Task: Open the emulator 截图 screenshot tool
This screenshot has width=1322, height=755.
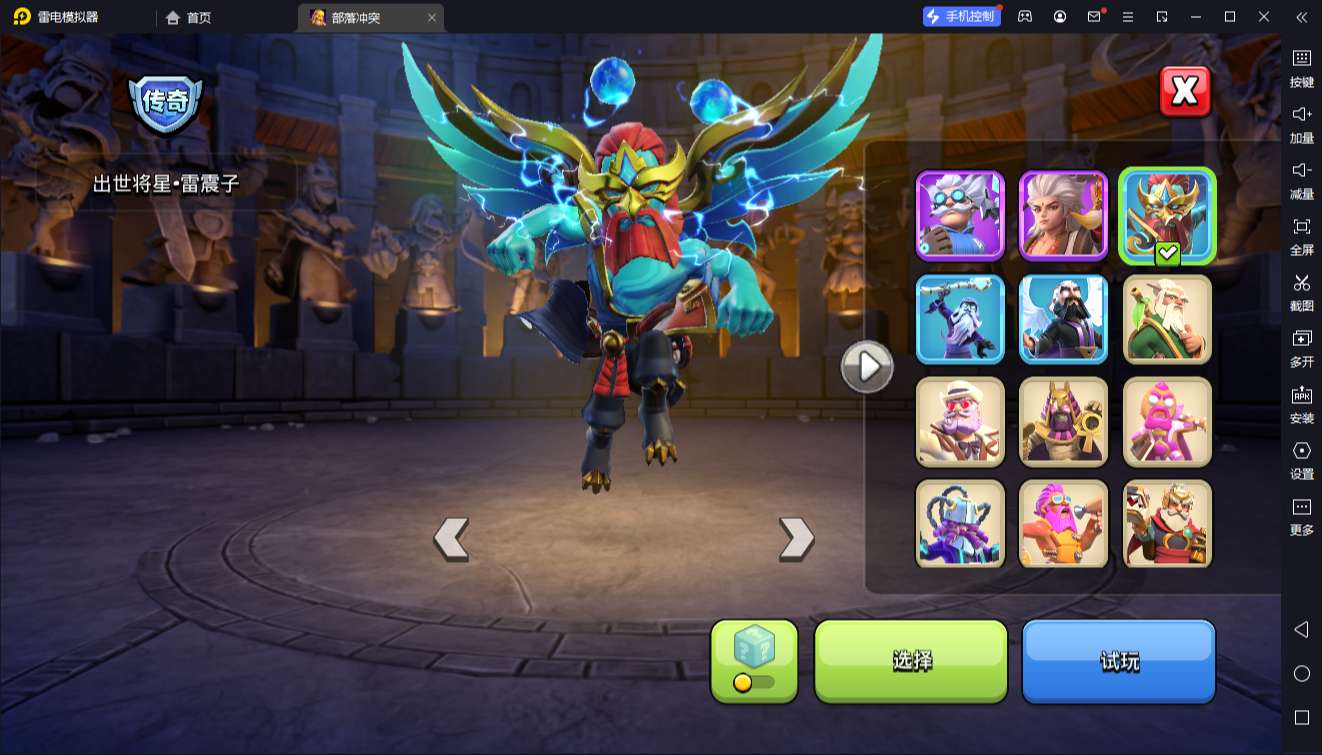Action: (x=1301, y=292)
